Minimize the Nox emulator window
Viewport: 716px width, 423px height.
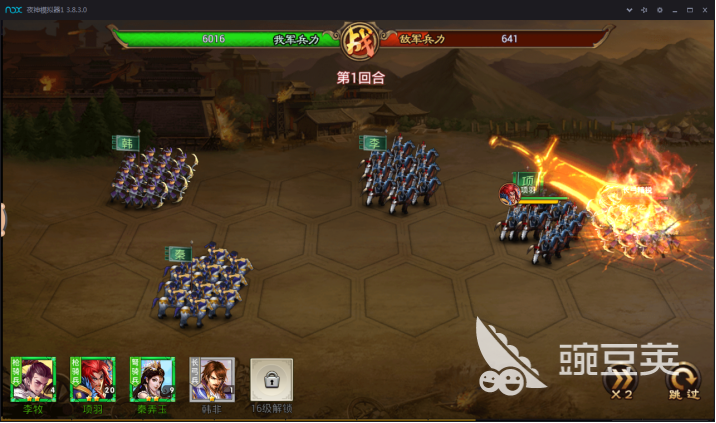point(674,8)
